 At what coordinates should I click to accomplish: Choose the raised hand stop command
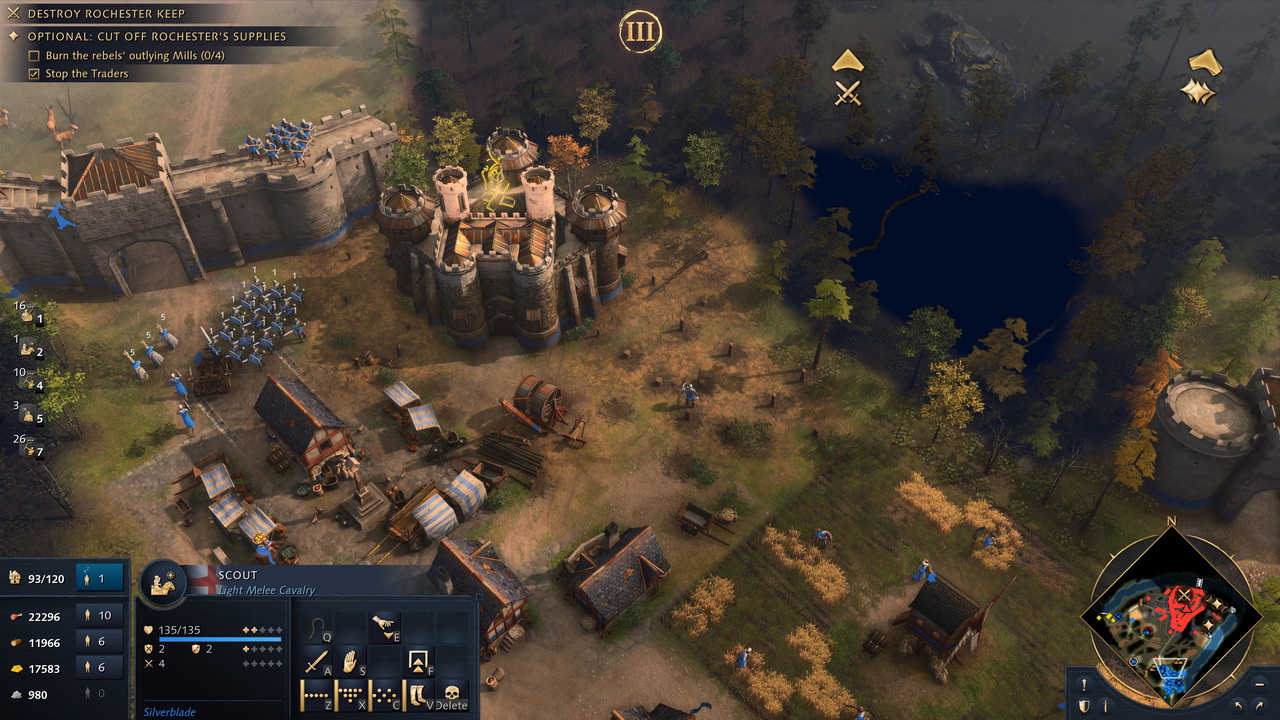350,662
